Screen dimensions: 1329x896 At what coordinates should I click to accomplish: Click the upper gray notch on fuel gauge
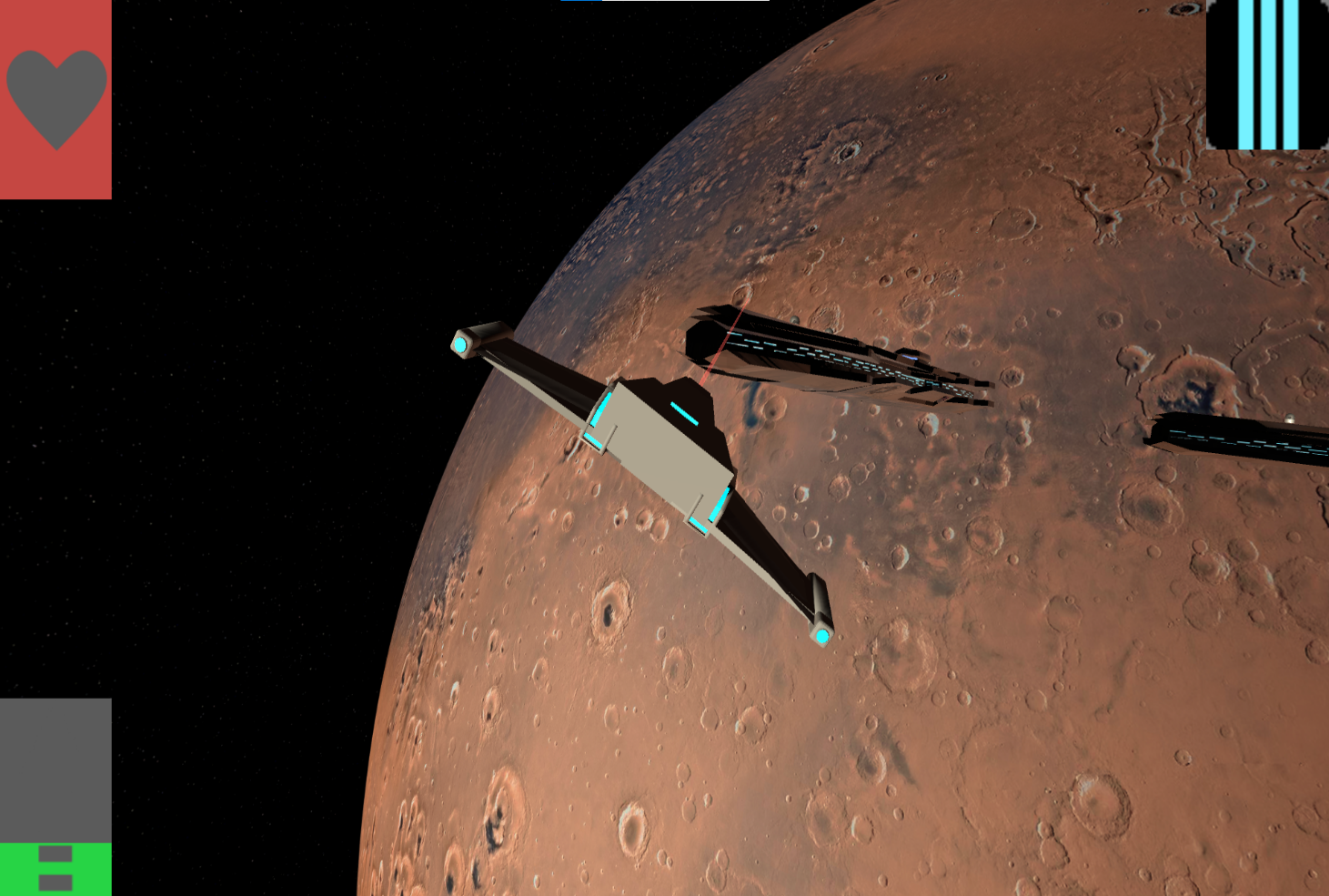click(x=55, y=853)
